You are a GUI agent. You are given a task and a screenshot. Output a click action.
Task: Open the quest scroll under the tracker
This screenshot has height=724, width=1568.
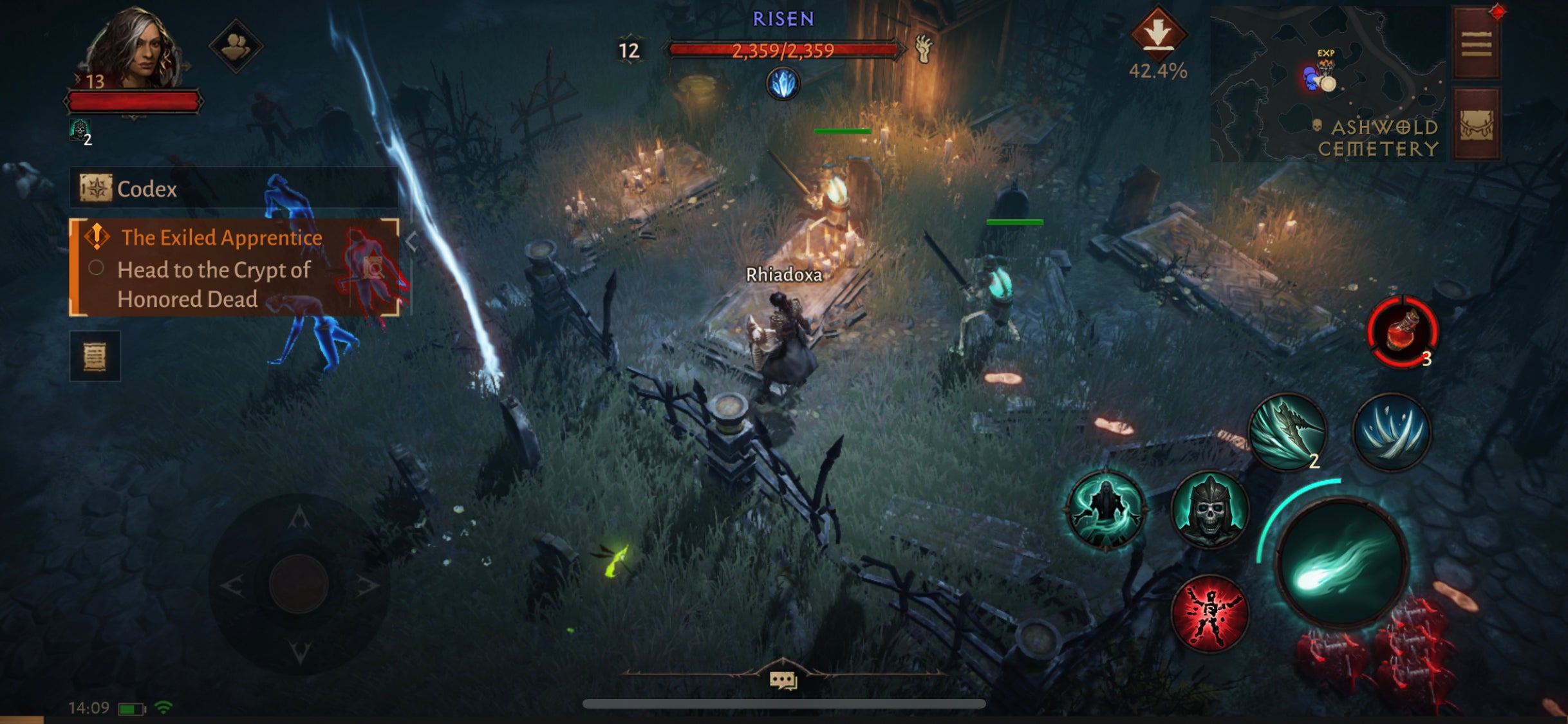95,356
